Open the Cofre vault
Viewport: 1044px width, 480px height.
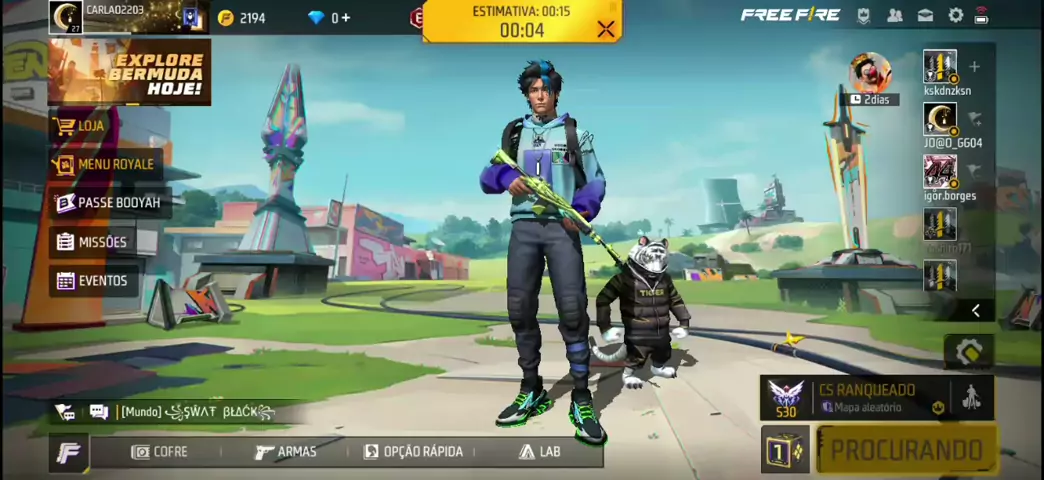[x=159, y=452]
